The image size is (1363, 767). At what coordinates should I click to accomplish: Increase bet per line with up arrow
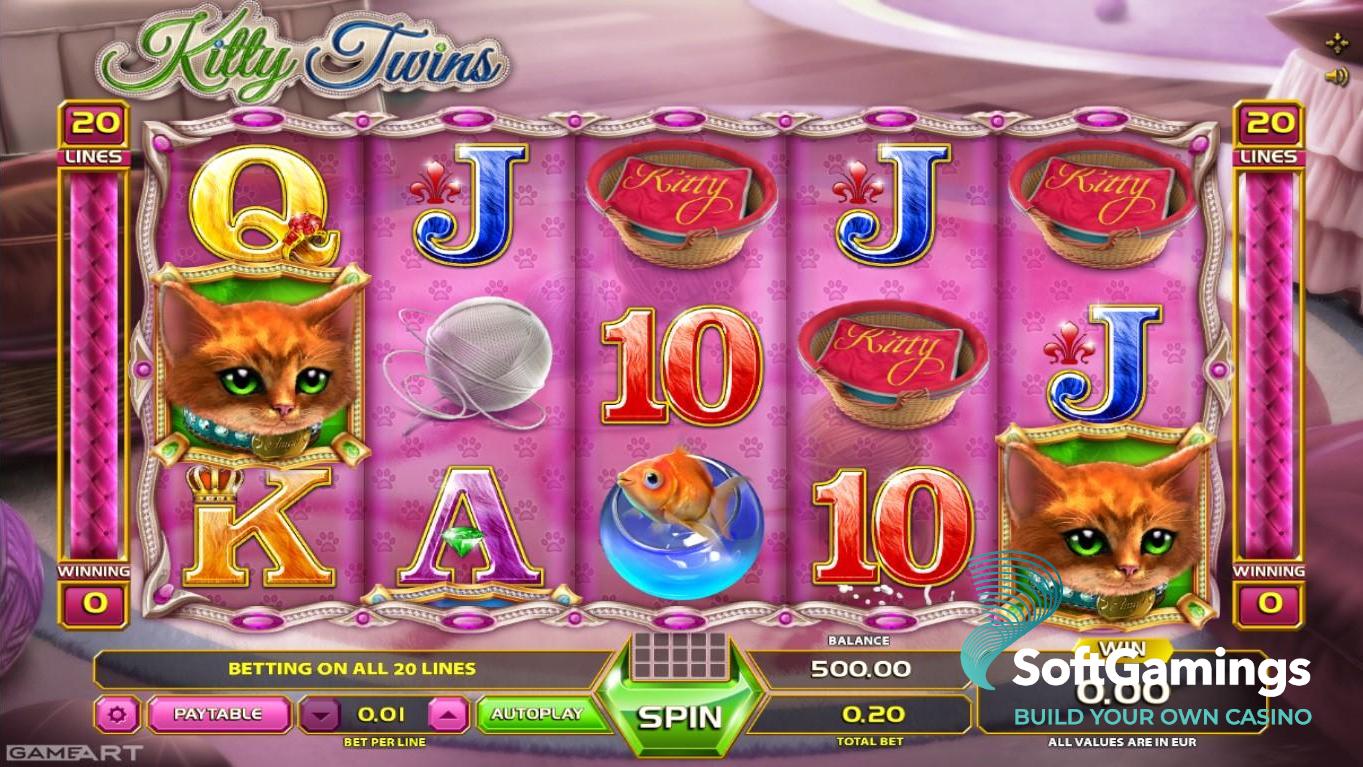pyautogui.click(x=449, y=715)
